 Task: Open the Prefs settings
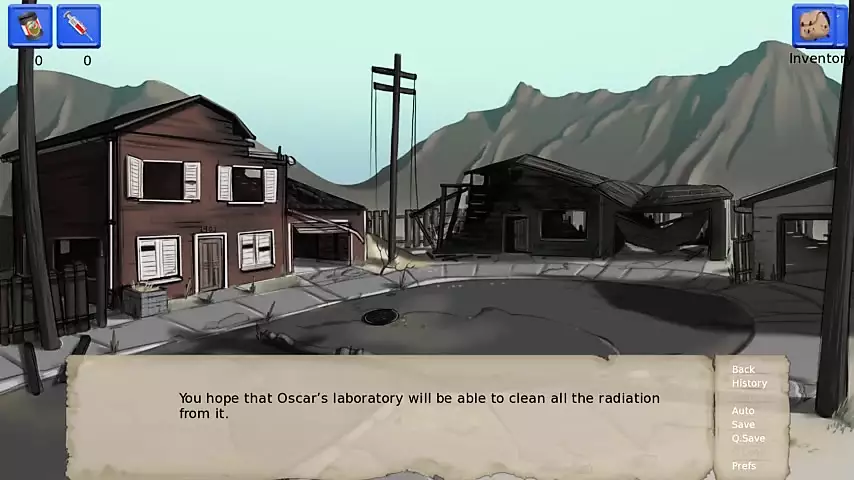(x=744, y=466)
